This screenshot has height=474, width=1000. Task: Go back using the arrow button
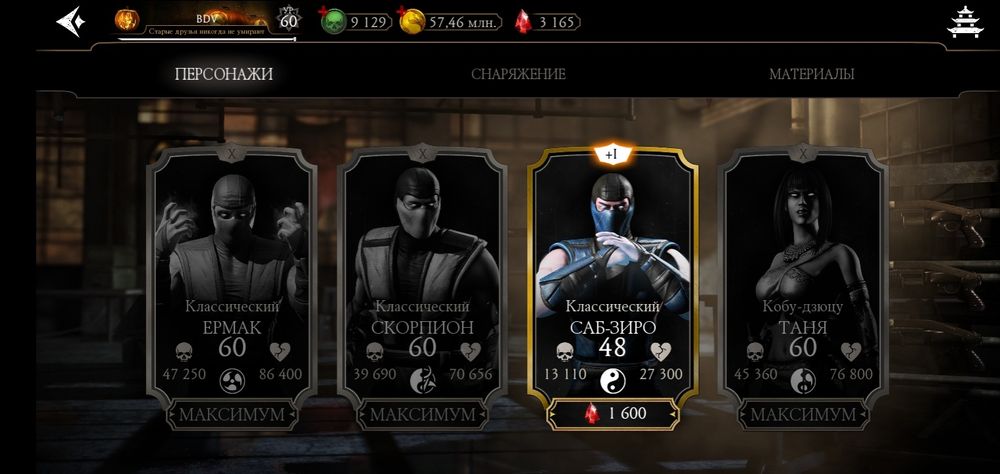tap(69, 21)
